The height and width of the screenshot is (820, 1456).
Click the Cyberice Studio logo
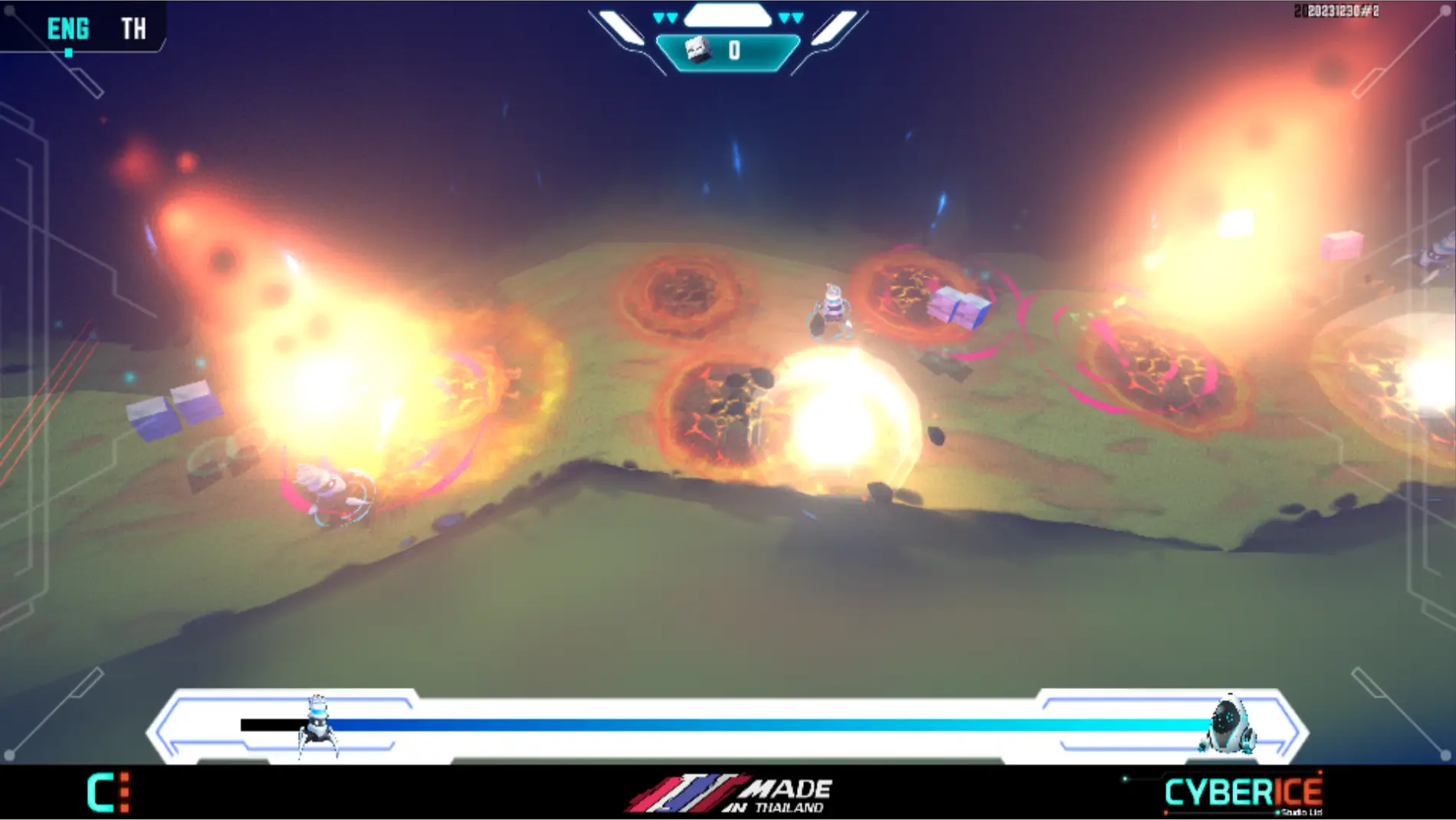click(1243, 792)
